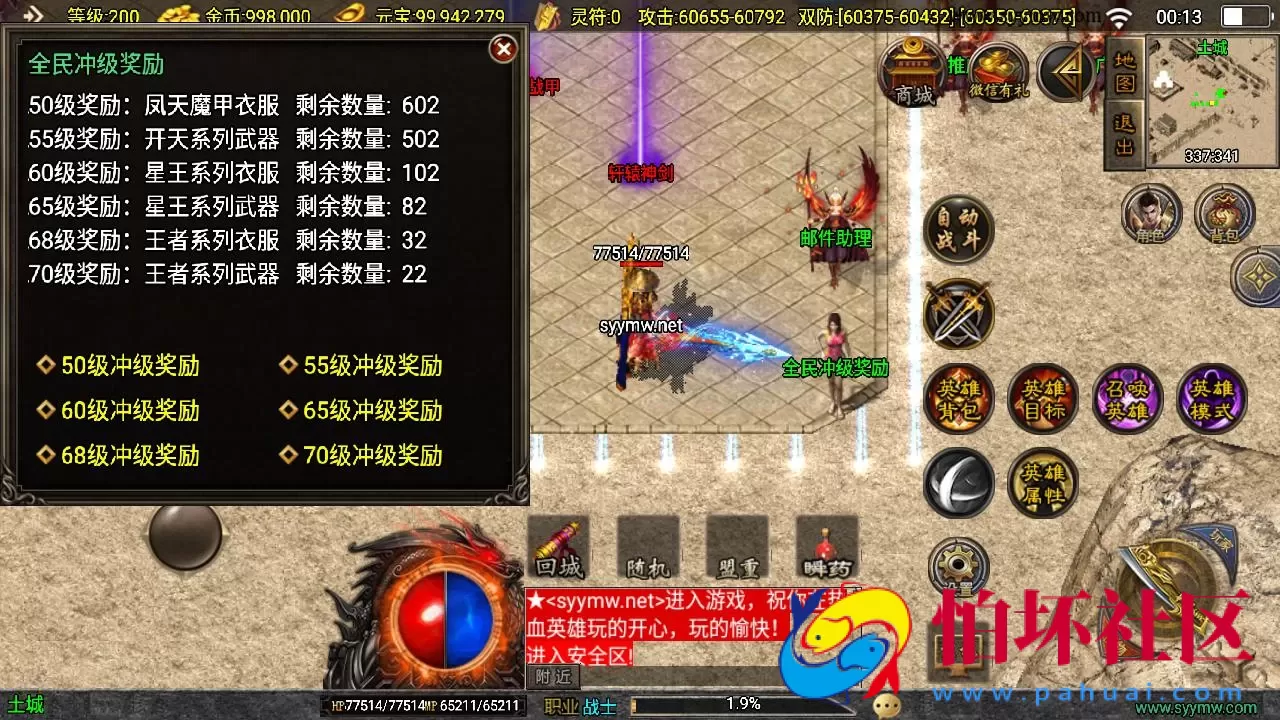Use the 回城 return-to-town skill icon

(x=557, y=548)
